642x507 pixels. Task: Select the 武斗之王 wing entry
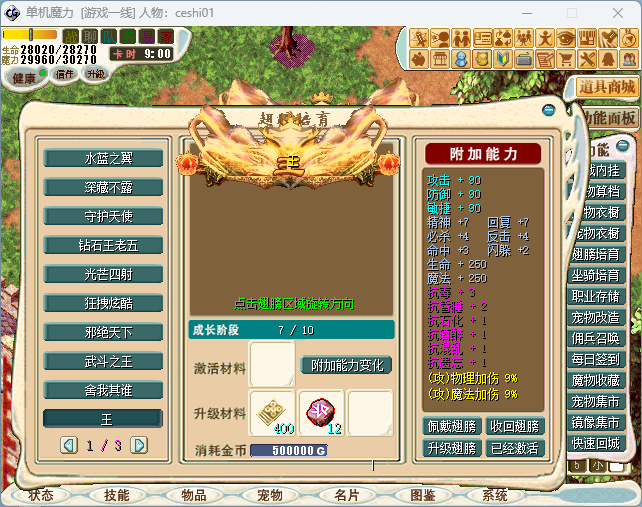[x=102, y=361]
